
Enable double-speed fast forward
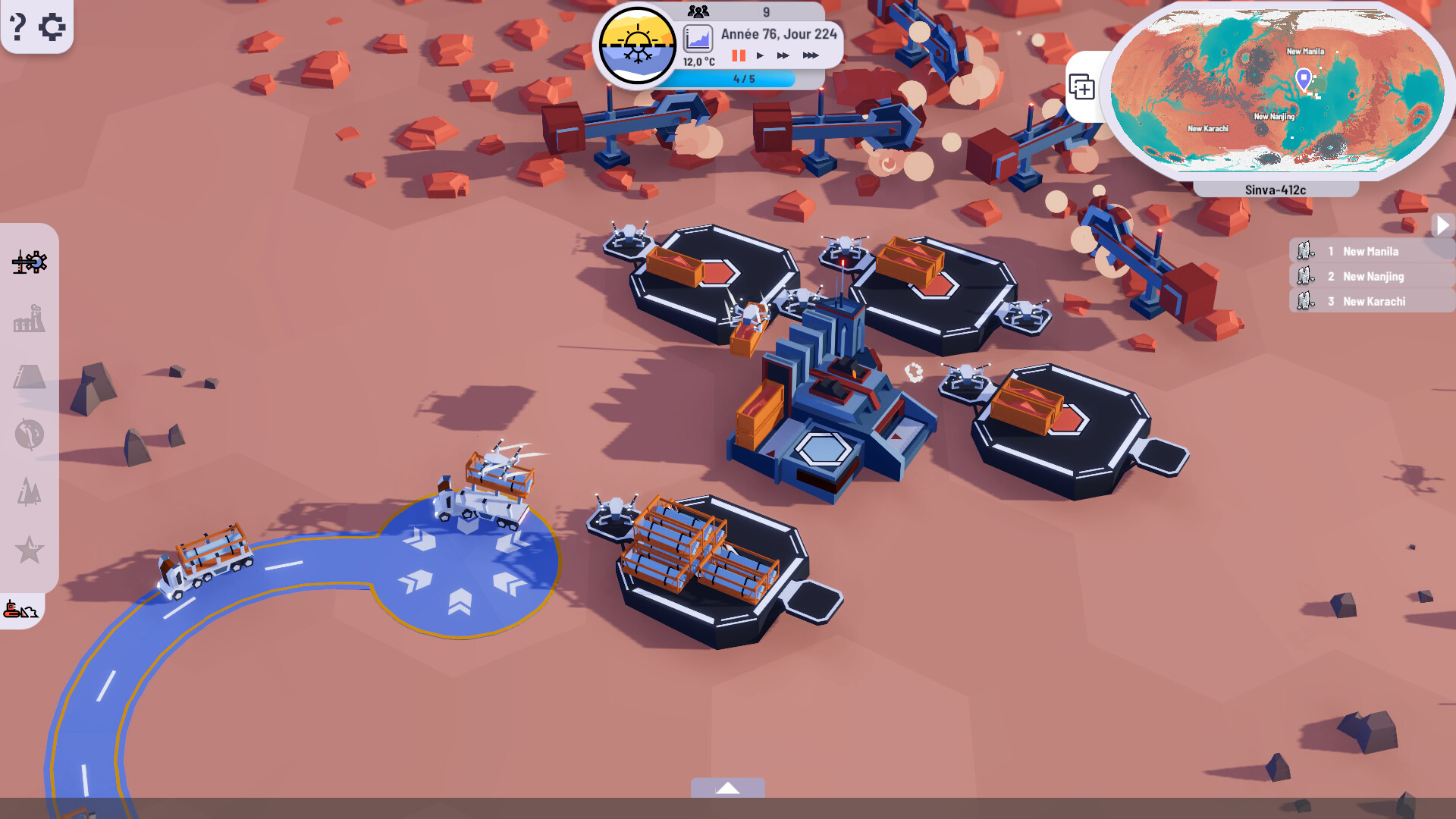click(783, 55)
